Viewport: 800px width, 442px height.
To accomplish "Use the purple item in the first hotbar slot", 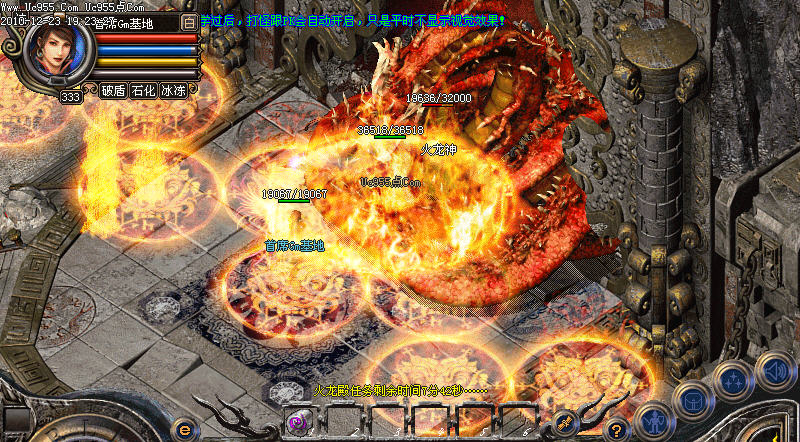I will tap(298, 423).
